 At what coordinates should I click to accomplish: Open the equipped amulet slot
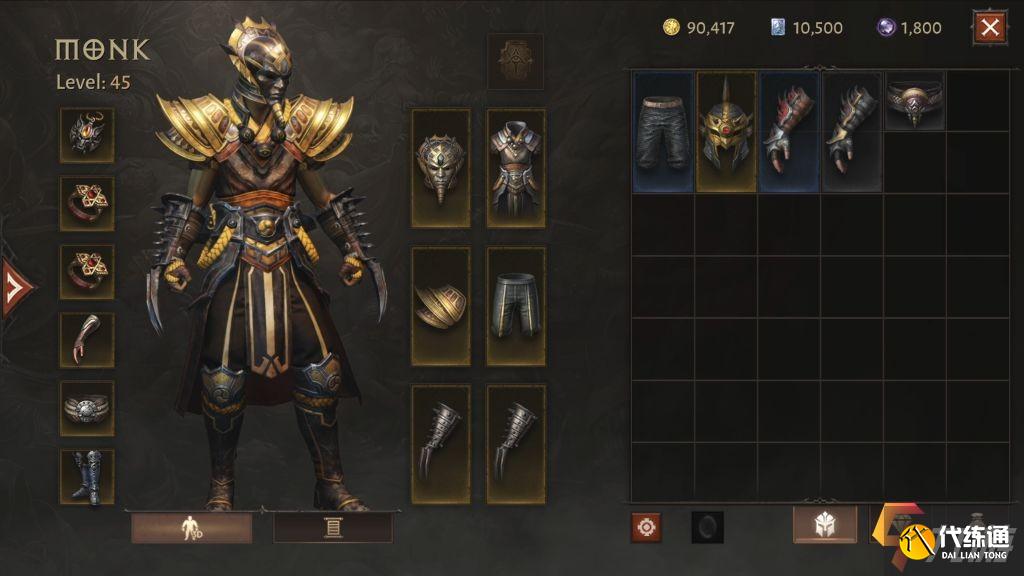[87, 135]
